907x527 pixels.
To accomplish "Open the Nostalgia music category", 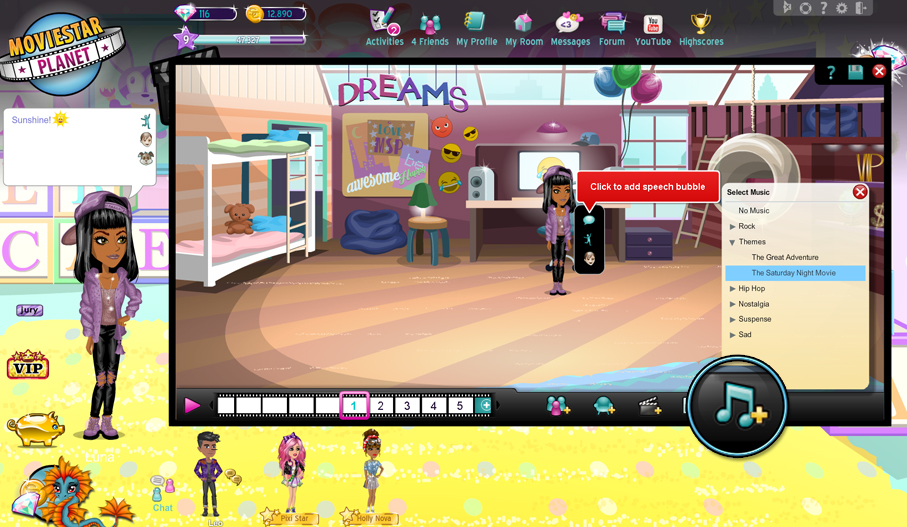I will point(753,304).
